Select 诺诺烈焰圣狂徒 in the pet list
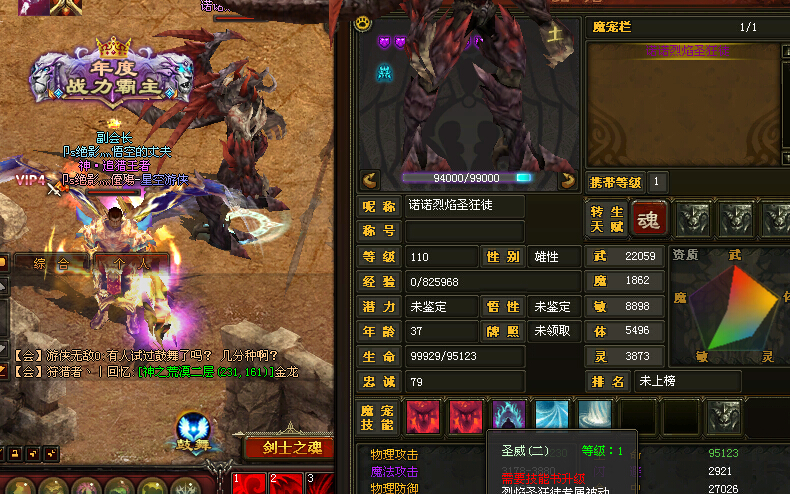Image resolution: width=790 pixels, height=494 pixels. pyautogui.click(x=688, y=49)
